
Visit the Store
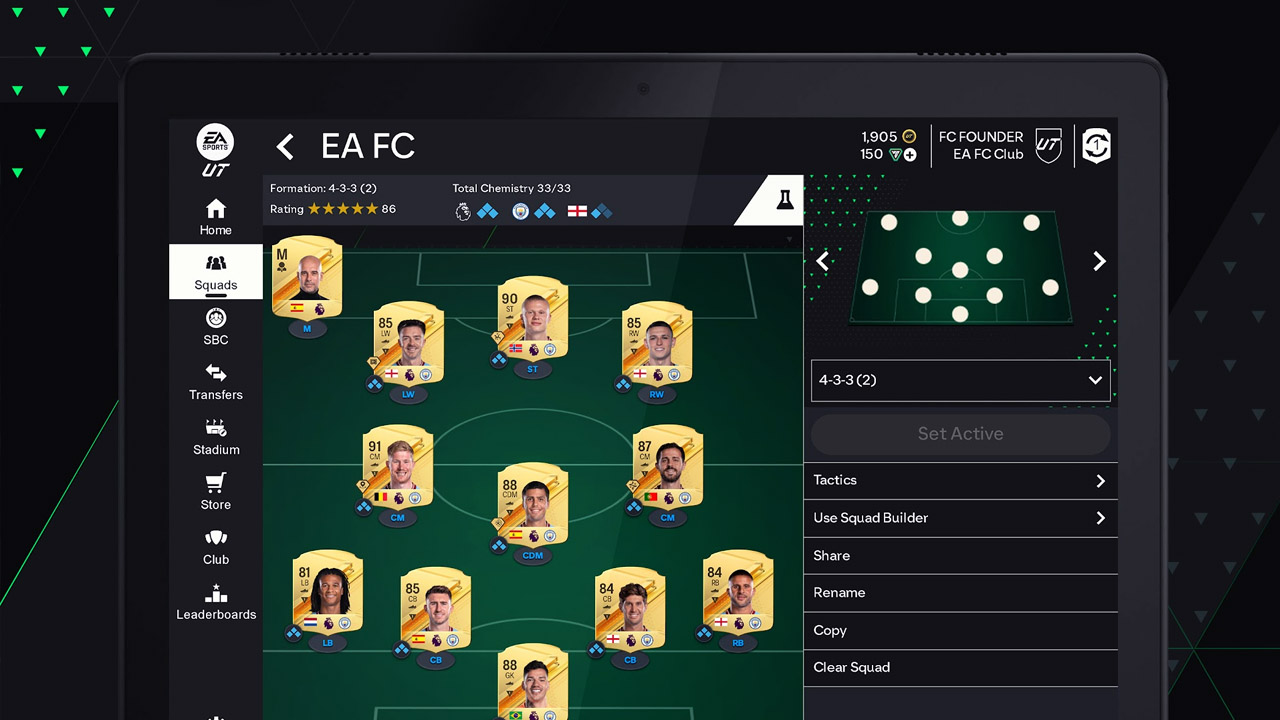[x=216, y=492]
